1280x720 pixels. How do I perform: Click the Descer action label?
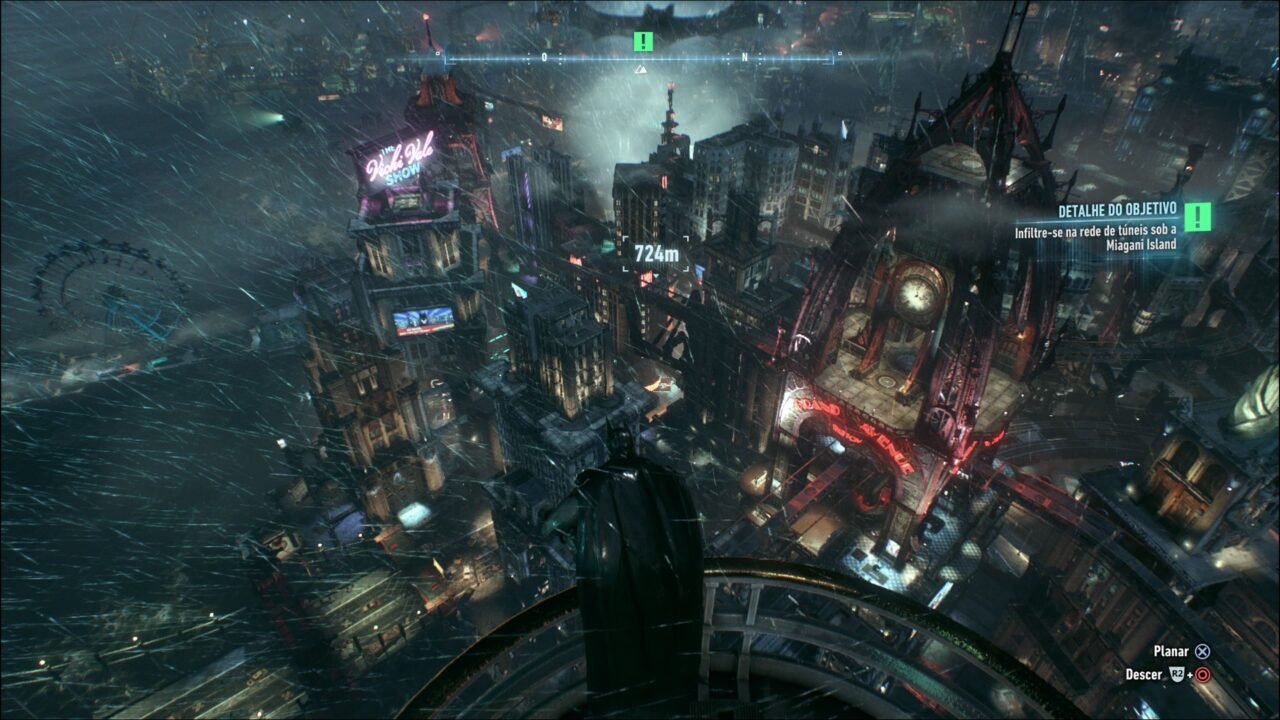1145,674
